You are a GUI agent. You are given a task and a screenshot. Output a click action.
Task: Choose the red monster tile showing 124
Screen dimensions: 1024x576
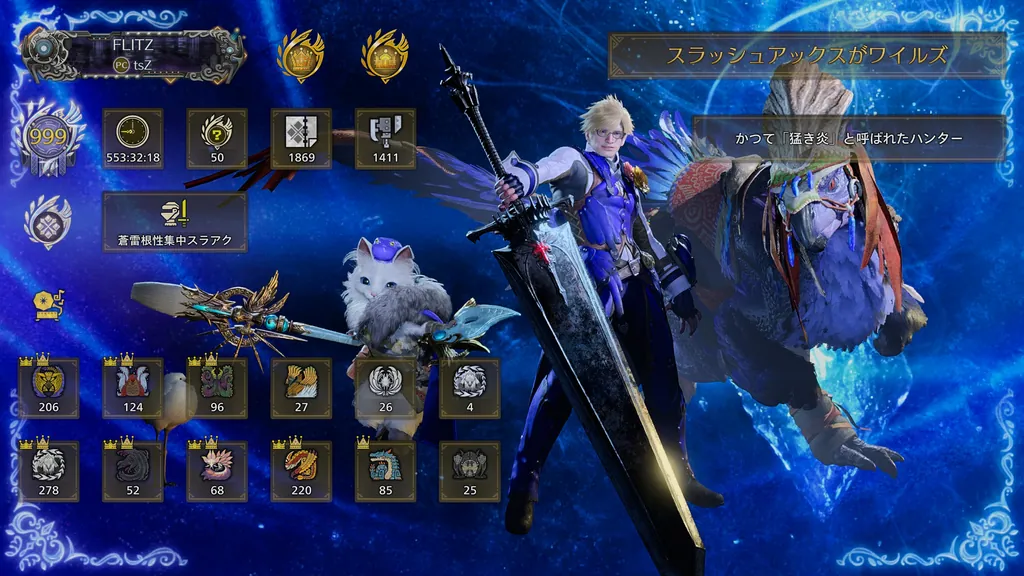[x=132, y=388]
